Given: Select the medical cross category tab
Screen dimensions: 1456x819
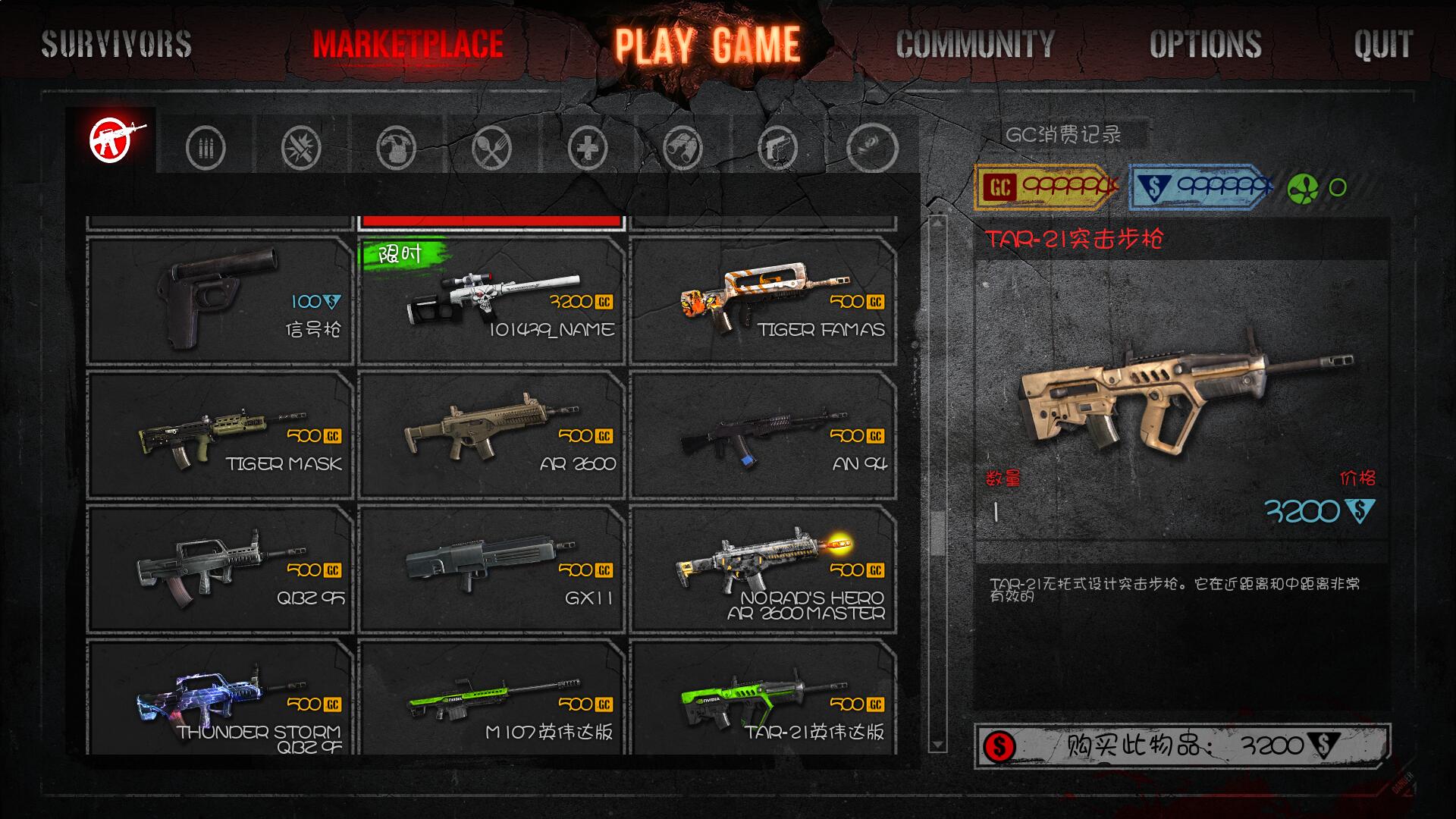Looking at the screenshot, I should [588, 147].
